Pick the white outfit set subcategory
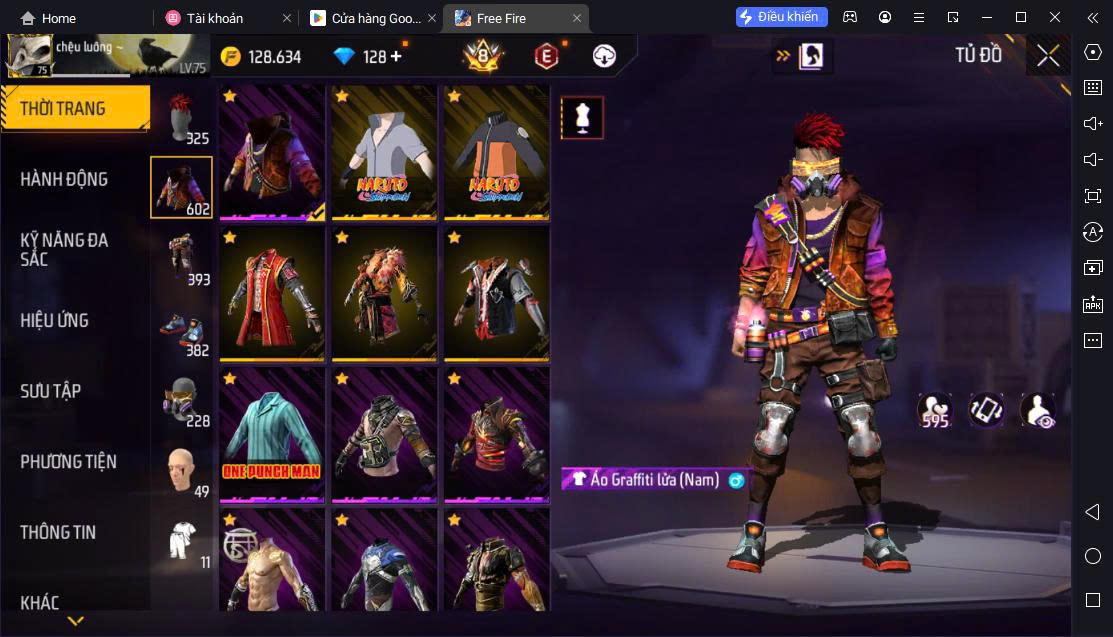Image resolution: width=1113 pixels, height=637 pixels. coord(181,541)
